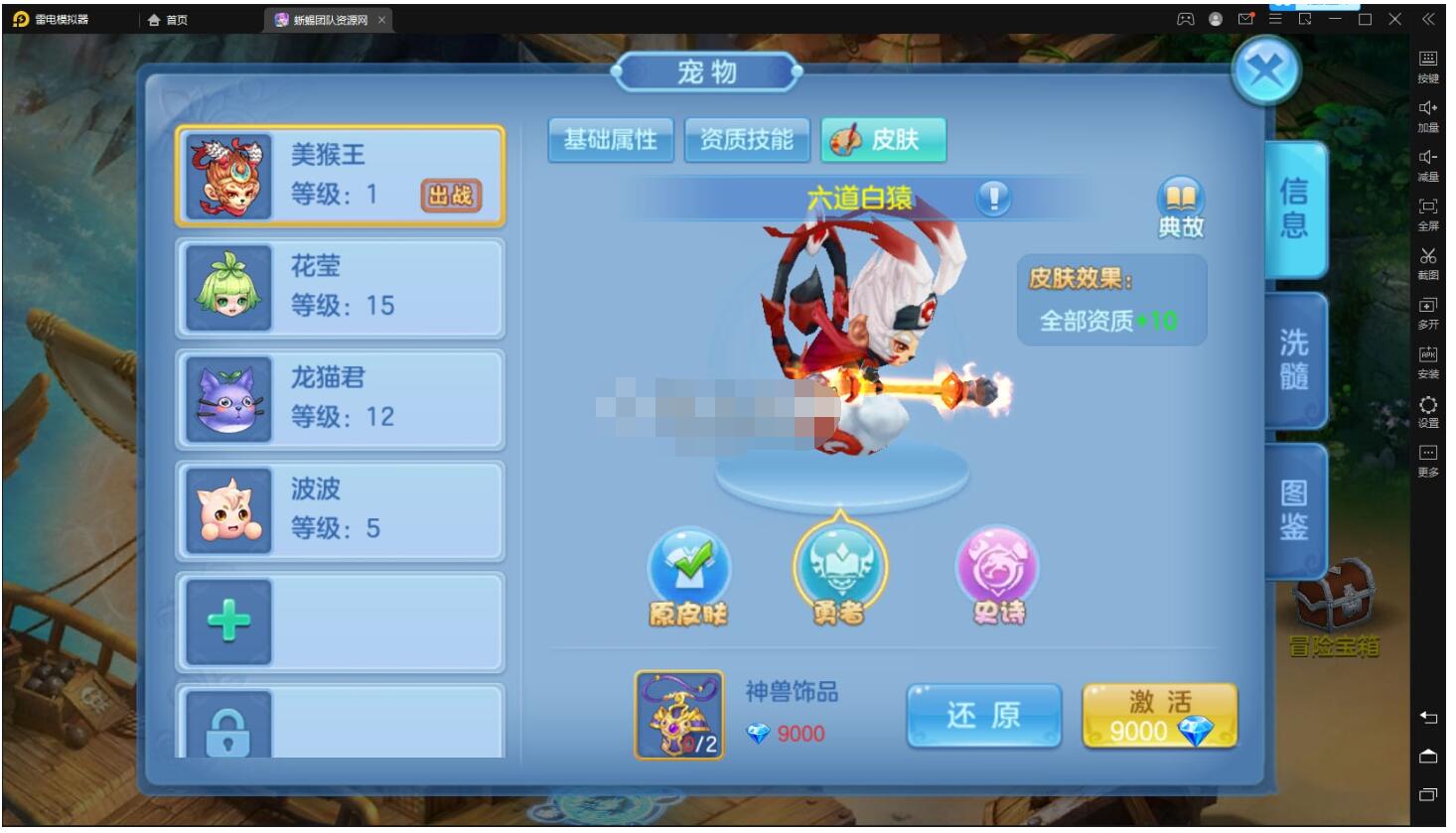This screenshot has width=1456, height=833.
Task: Collapse the title bar with the chevron
Action: [x=1429, y=18]
